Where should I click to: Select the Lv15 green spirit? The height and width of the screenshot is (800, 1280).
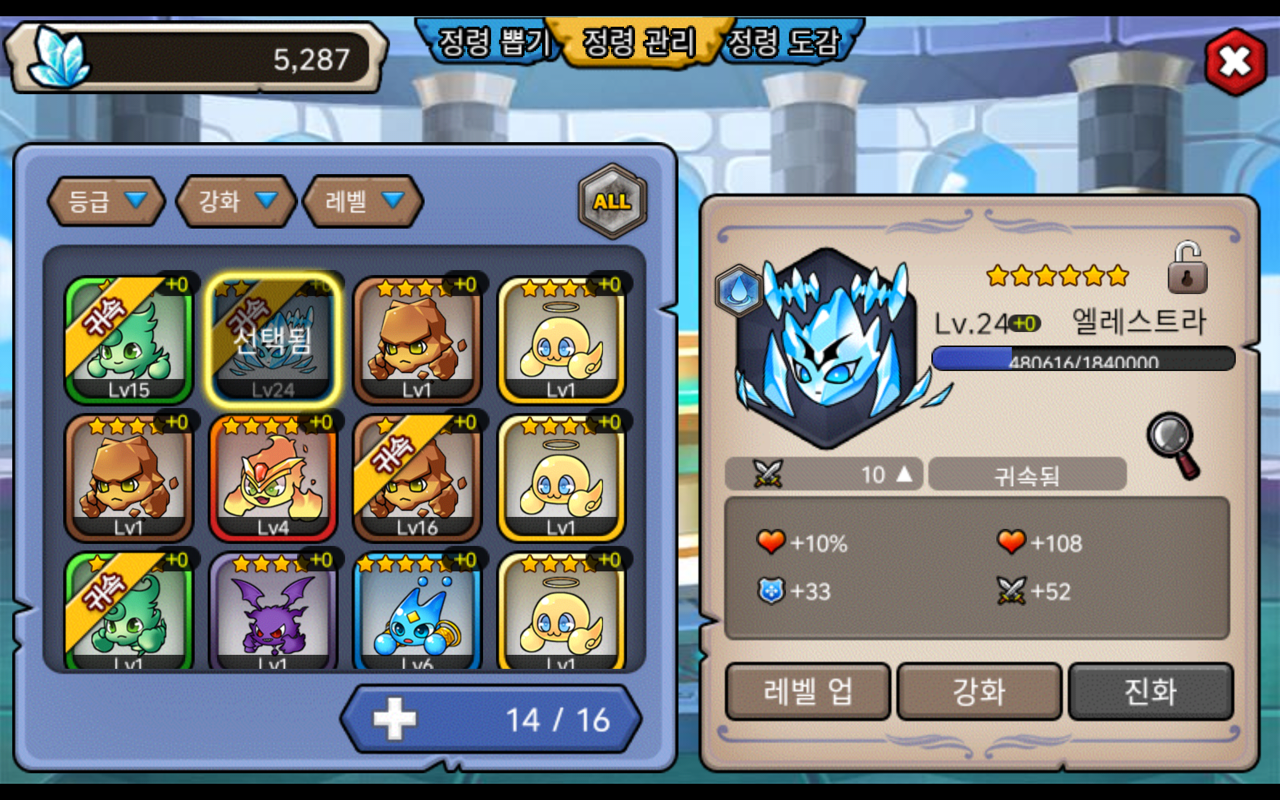(x=129, y=340)
